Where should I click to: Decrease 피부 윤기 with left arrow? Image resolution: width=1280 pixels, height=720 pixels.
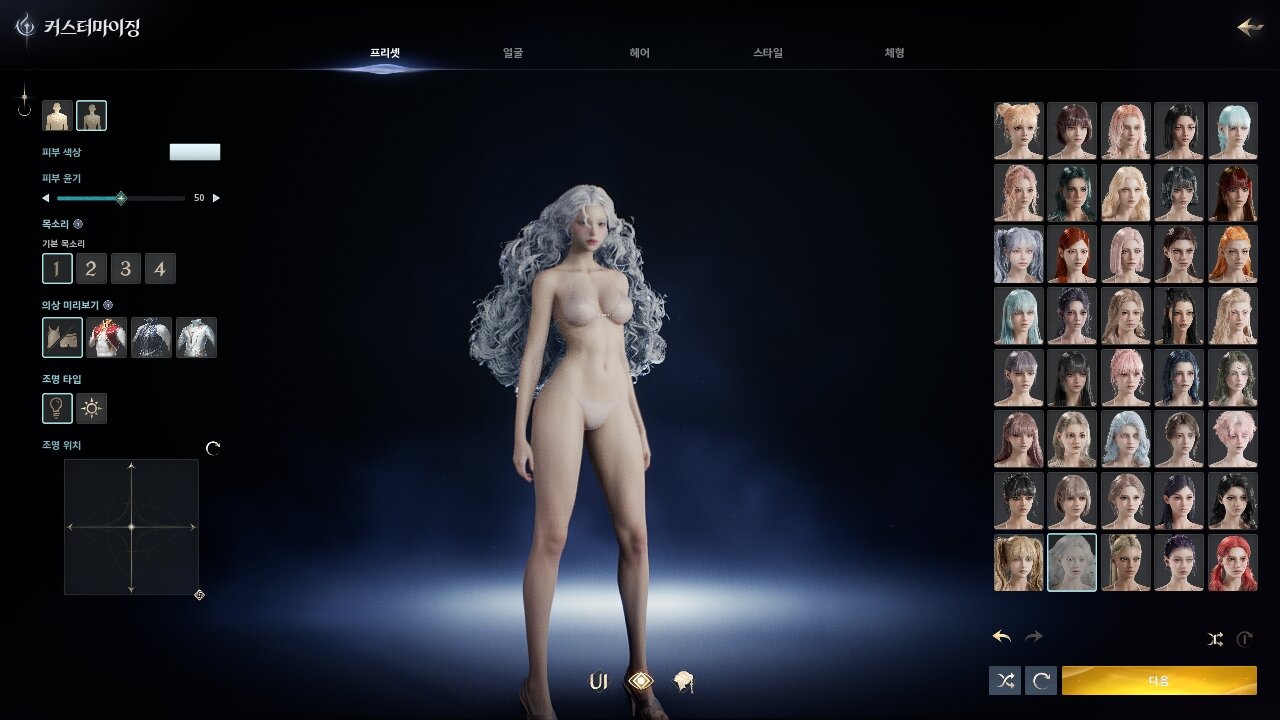click(45, 198)
